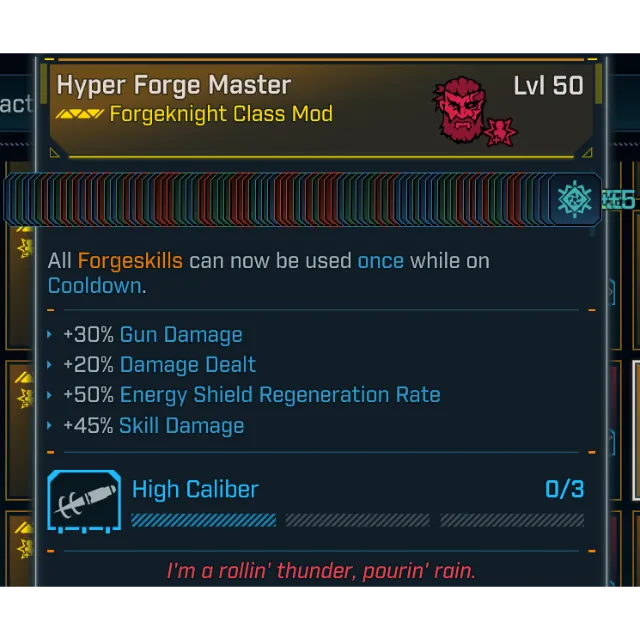
Task: Select the teal gear emblem on the colored strip
Action: click(x=575, y=199)
